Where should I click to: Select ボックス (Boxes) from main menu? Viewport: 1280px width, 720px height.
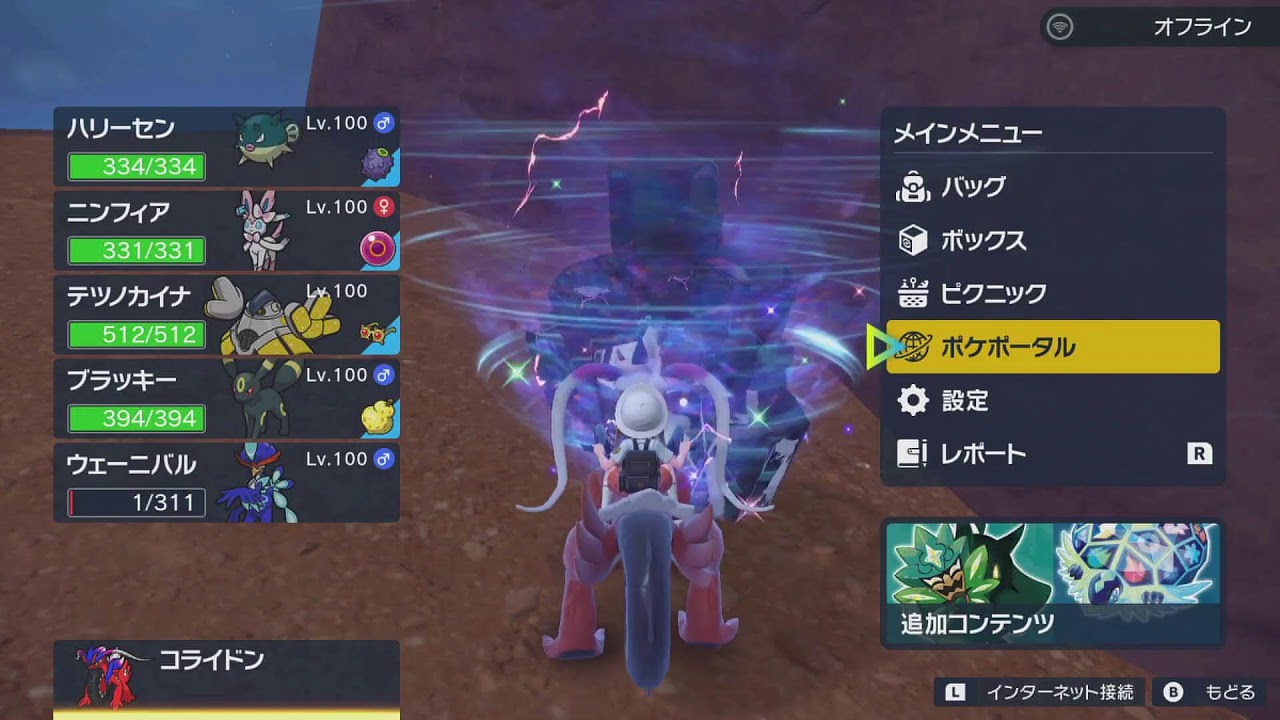pyautogui.click(x=1052, y=241)
